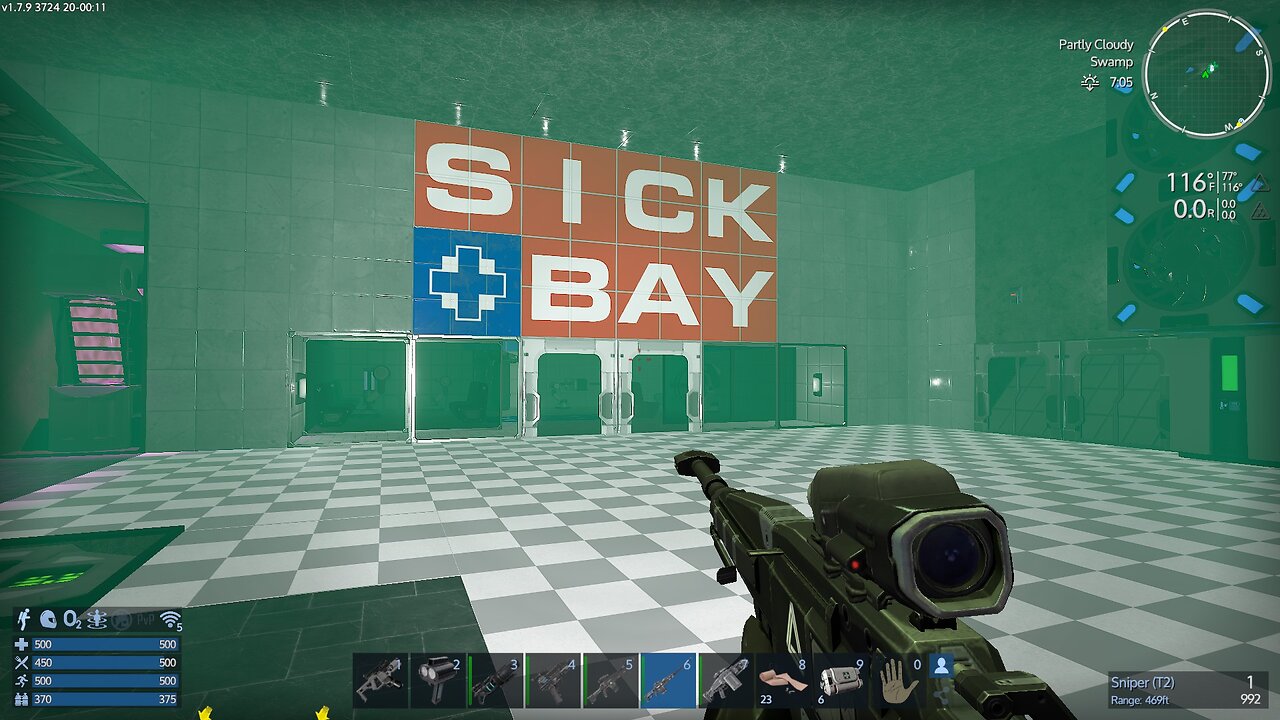Toggle the helmet armor indicator
Image resolution: width=1280 pixels, height=720 pixels.
48,620
